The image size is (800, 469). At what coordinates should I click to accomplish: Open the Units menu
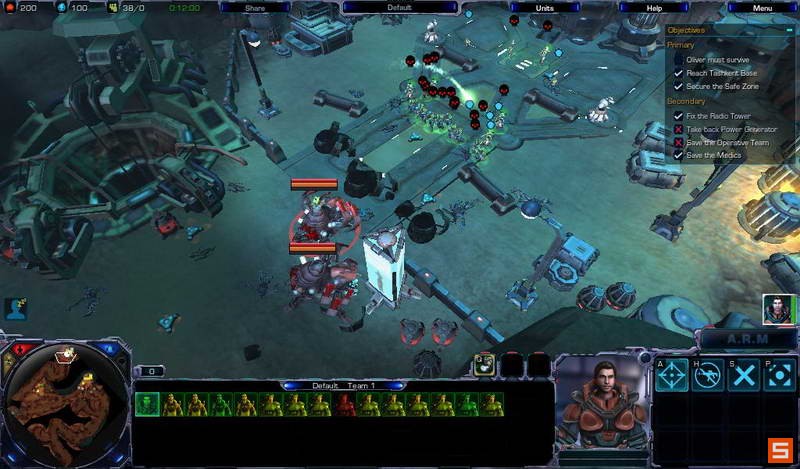pyautogui.click(x=544, y=7)
